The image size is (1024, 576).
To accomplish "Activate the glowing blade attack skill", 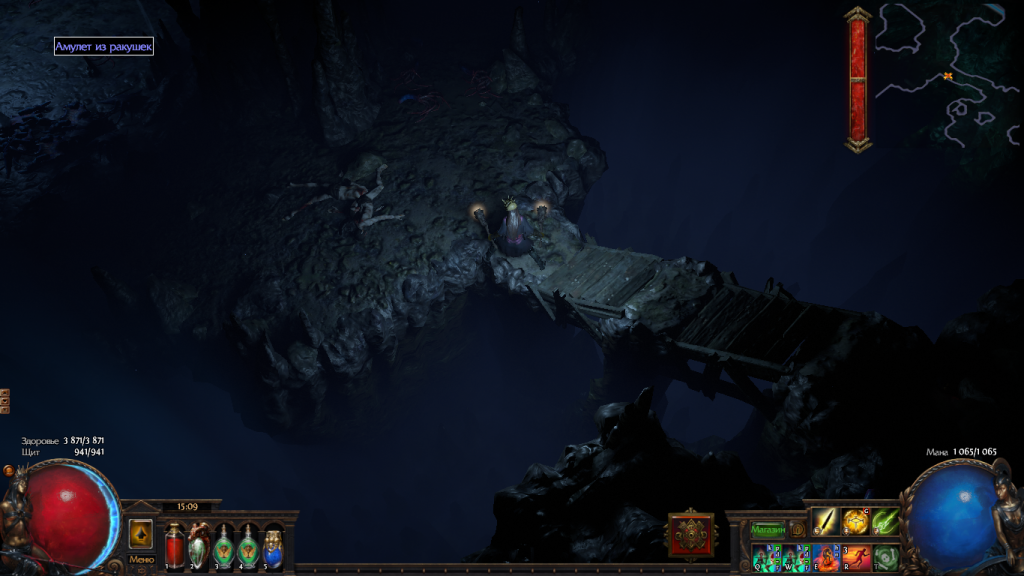I will (825, 522).
